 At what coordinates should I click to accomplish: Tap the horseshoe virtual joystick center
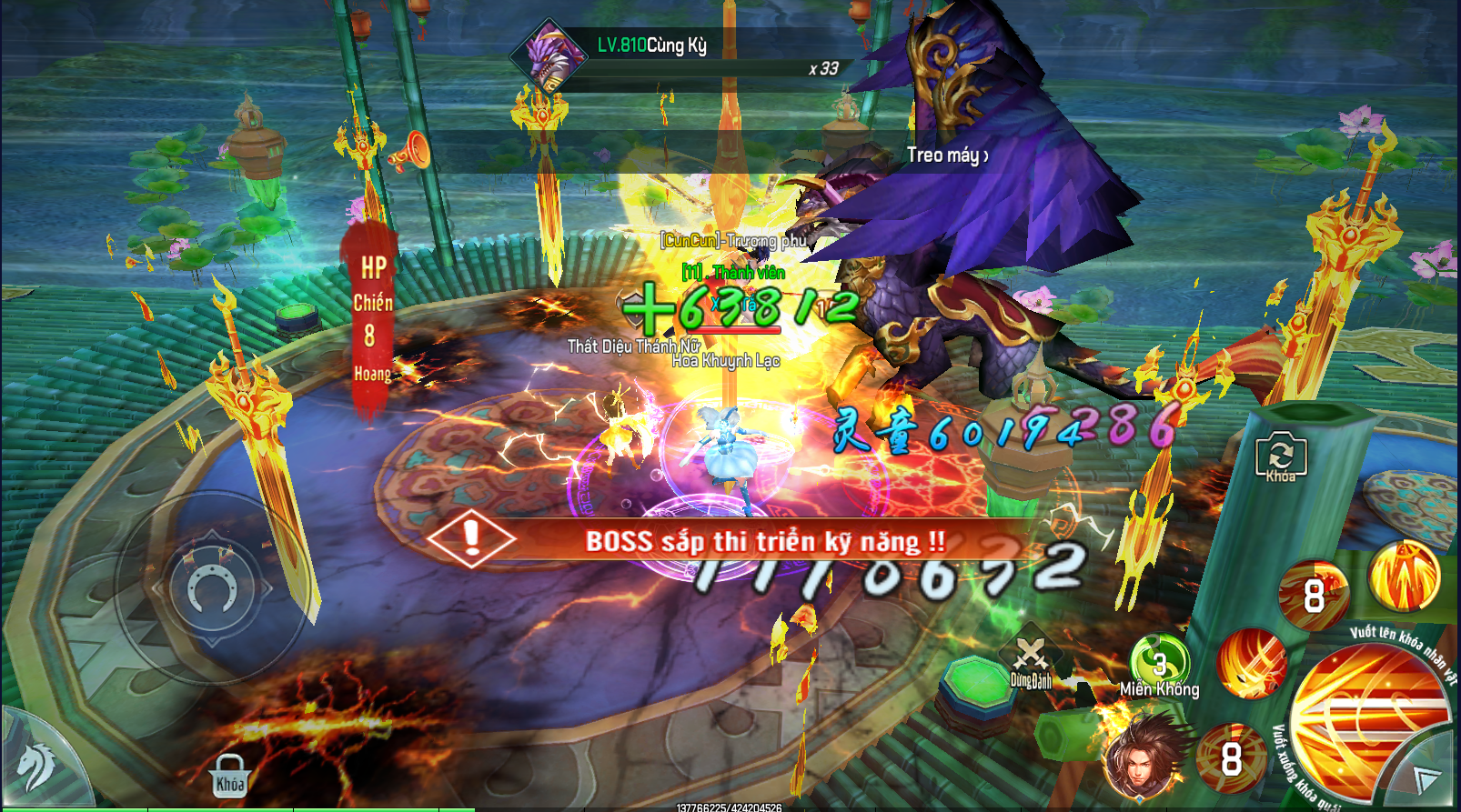(x=212, y=588)
